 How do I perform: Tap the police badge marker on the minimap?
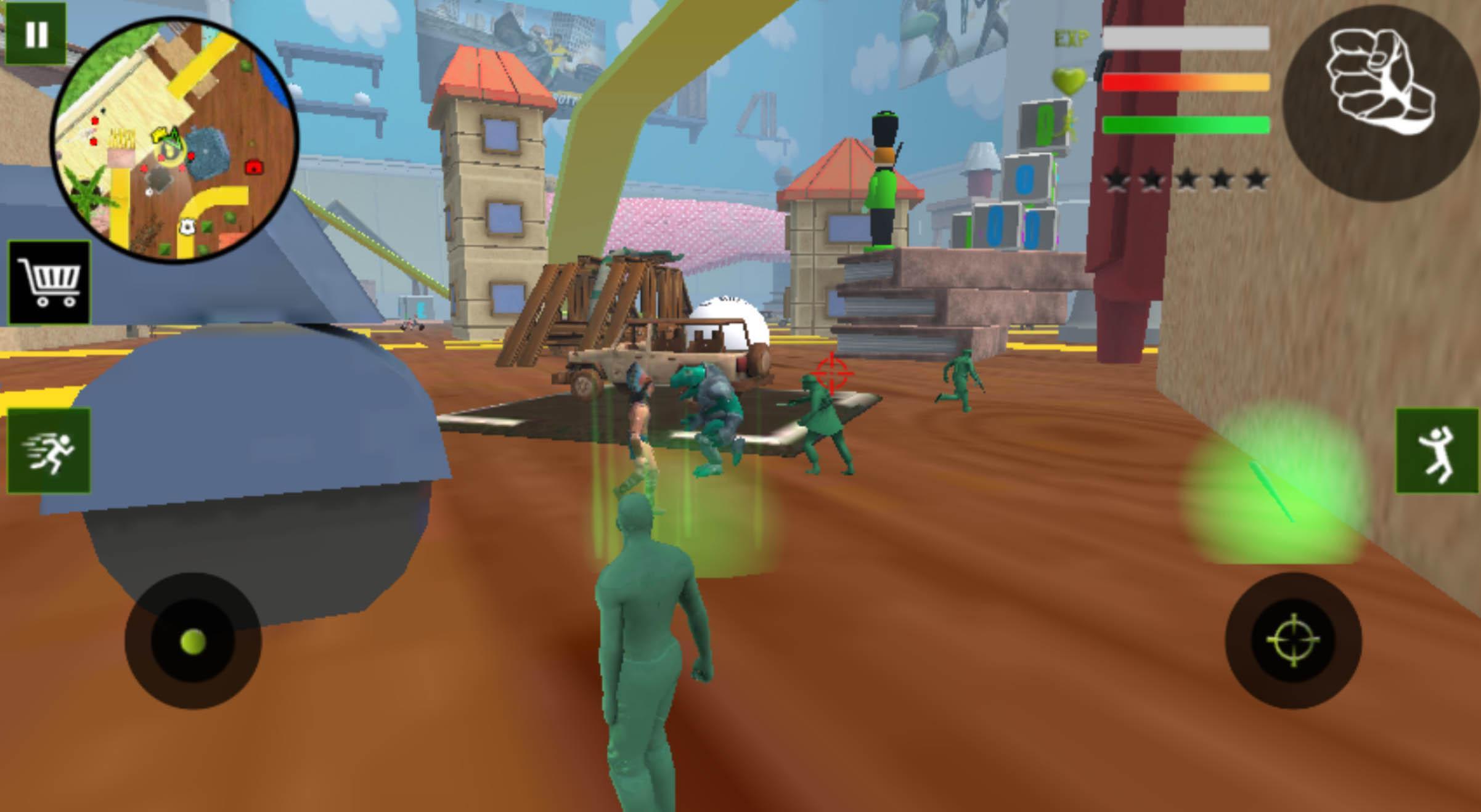point(188,225)
